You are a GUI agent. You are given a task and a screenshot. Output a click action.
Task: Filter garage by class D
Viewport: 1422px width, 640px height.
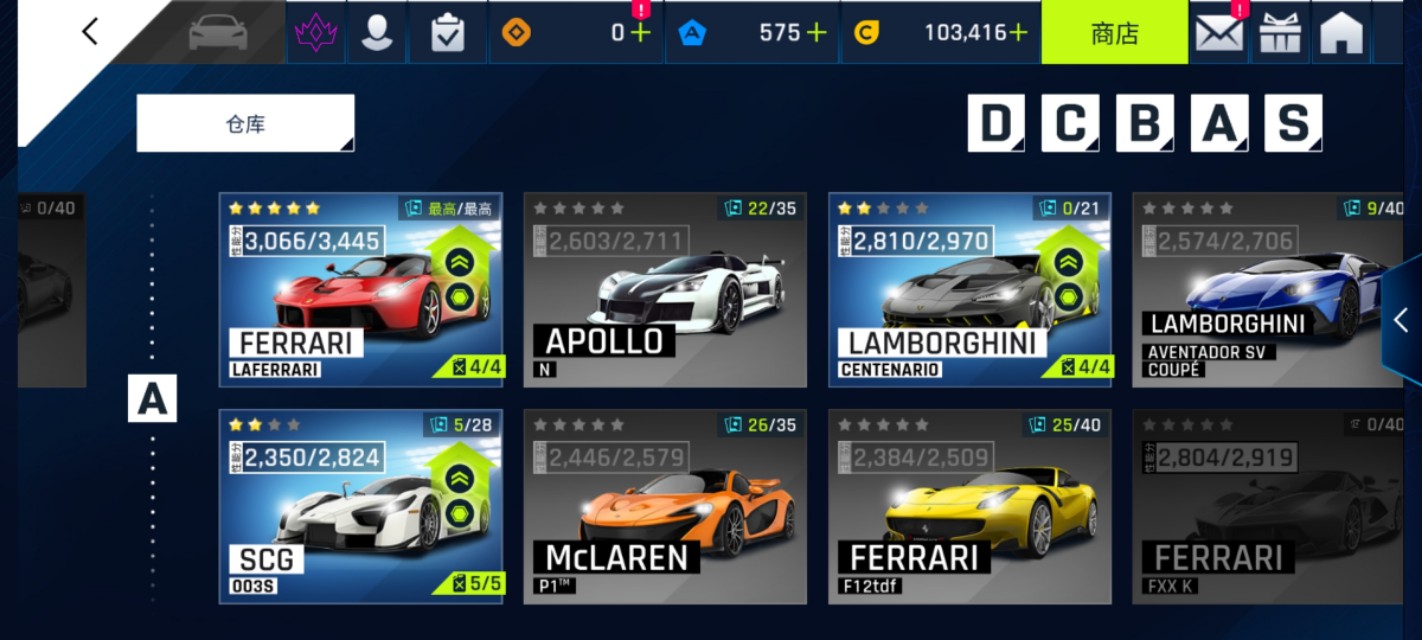click(996, 123)
